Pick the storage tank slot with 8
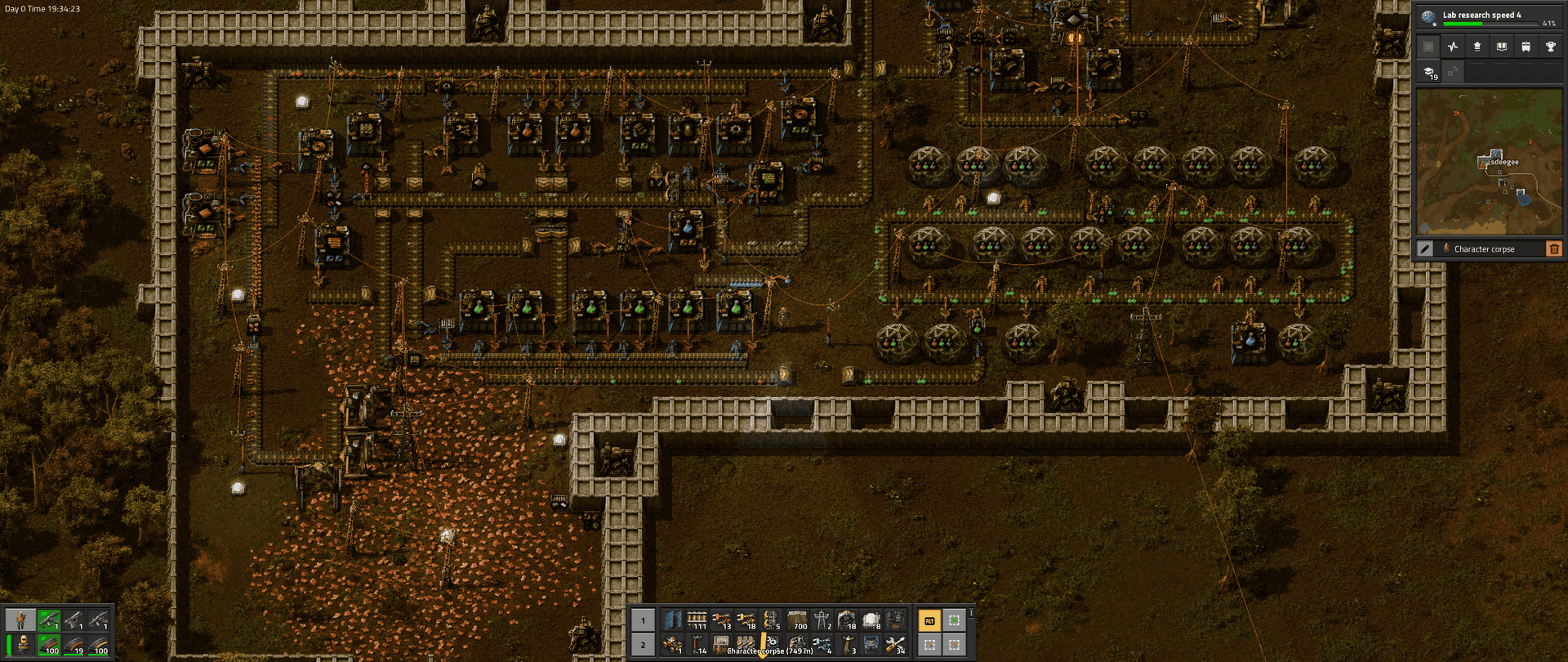The image size is (1568, 662). pos(871,620)
